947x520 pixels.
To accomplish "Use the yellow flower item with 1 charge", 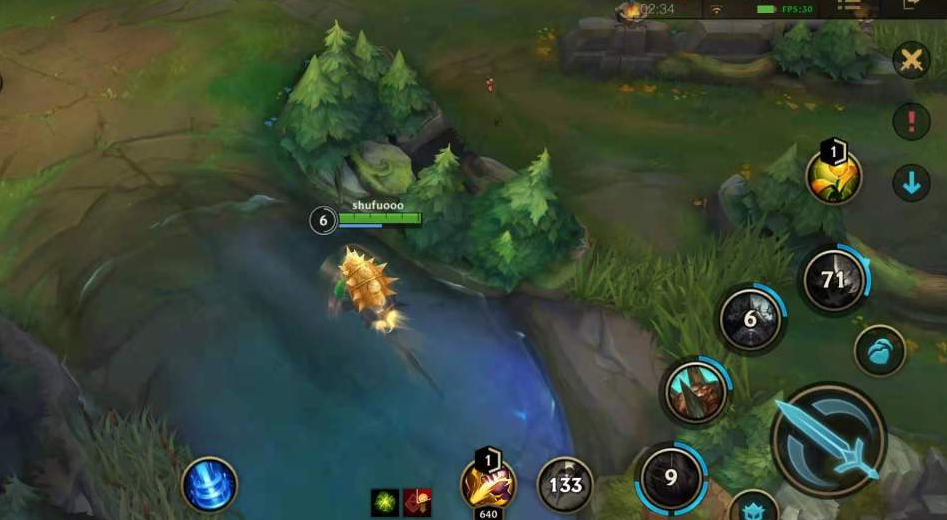I will point(834,177).
